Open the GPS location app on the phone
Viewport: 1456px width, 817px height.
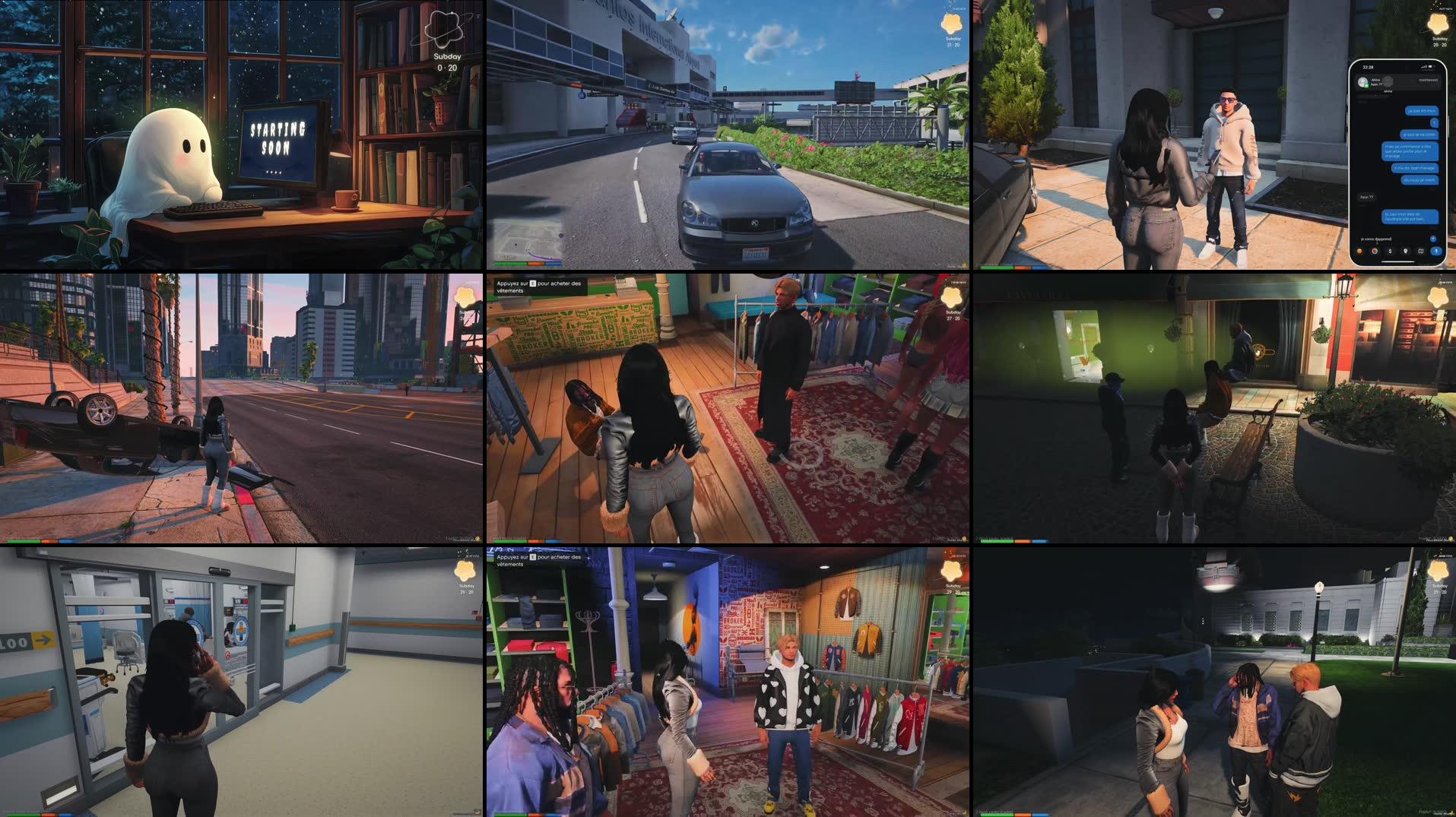(x=1406, y=251)
